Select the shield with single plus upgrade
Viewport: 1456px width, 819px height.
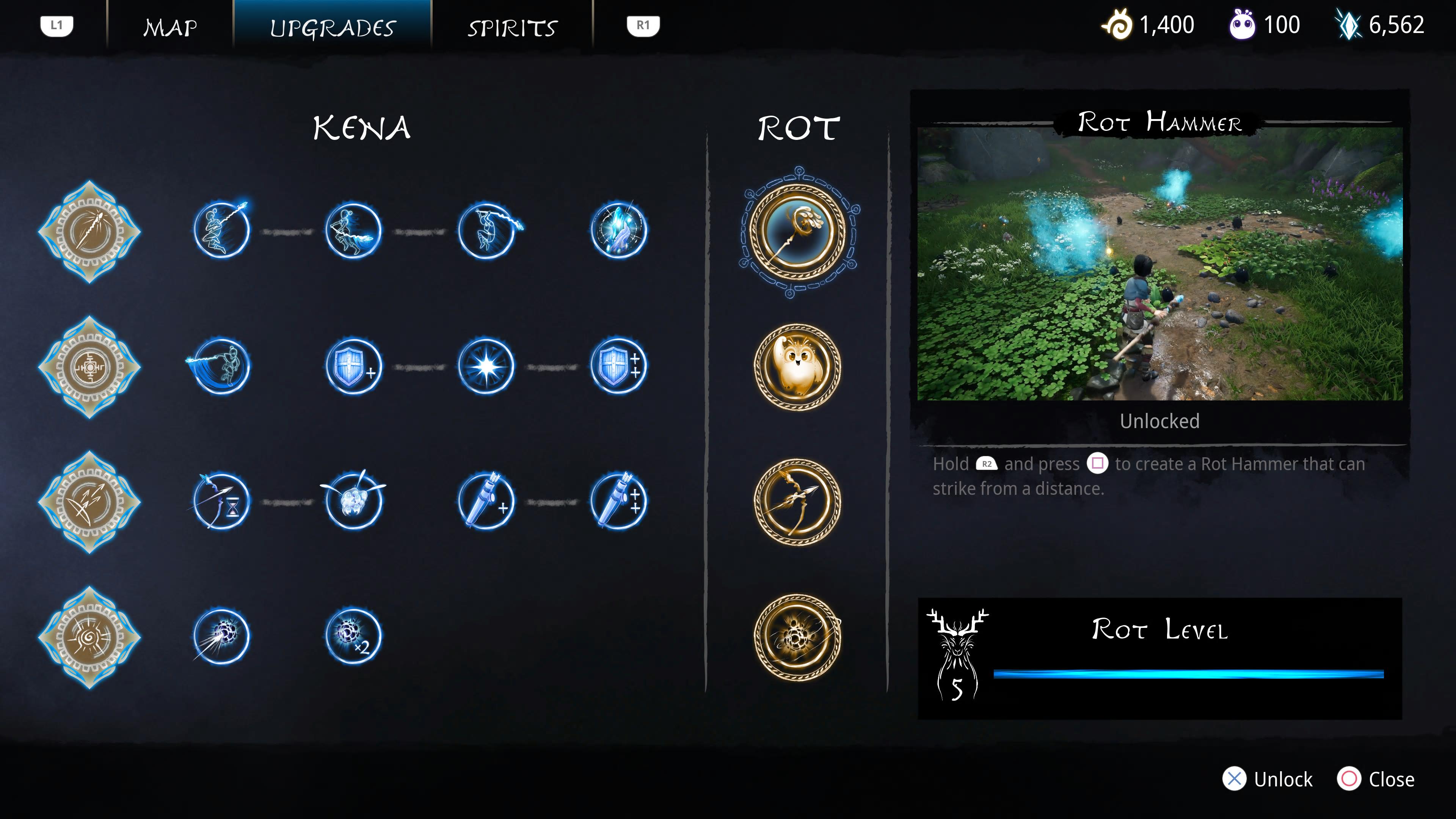[x=354, y=367]
